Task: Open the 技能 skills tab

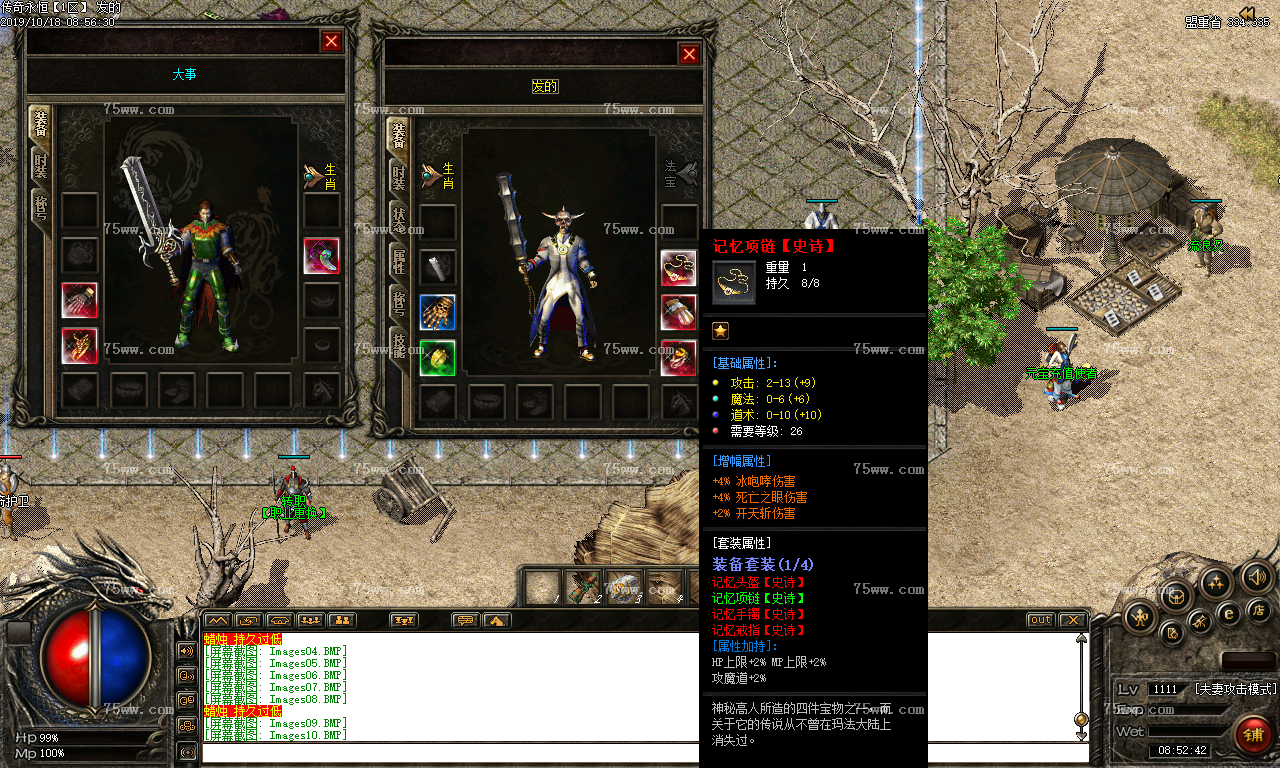Action: click(x=398, y=346)
